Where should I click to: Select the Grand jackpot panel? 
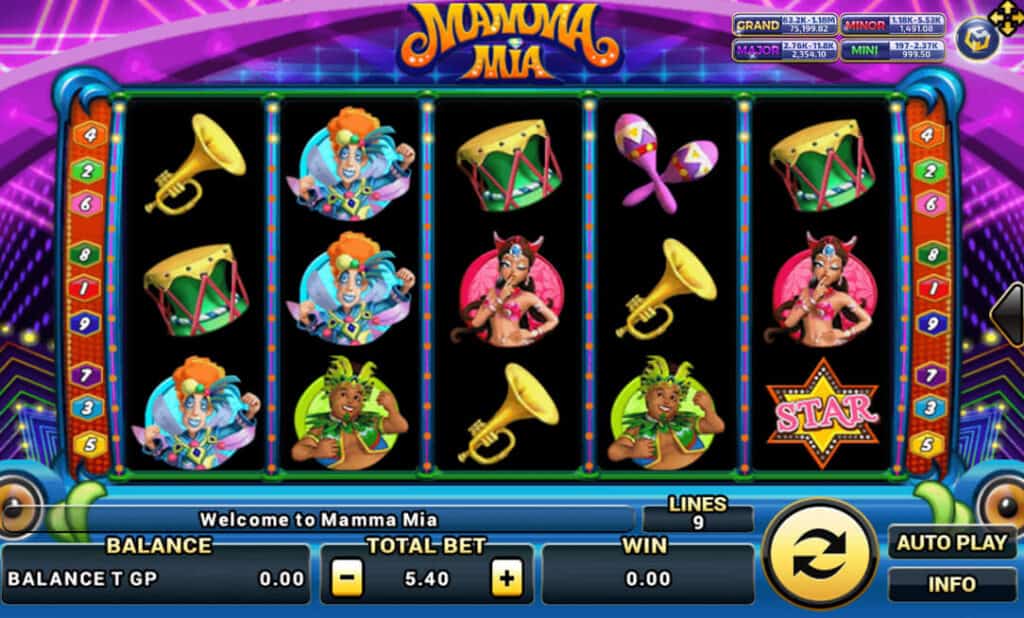pos(783,24)
